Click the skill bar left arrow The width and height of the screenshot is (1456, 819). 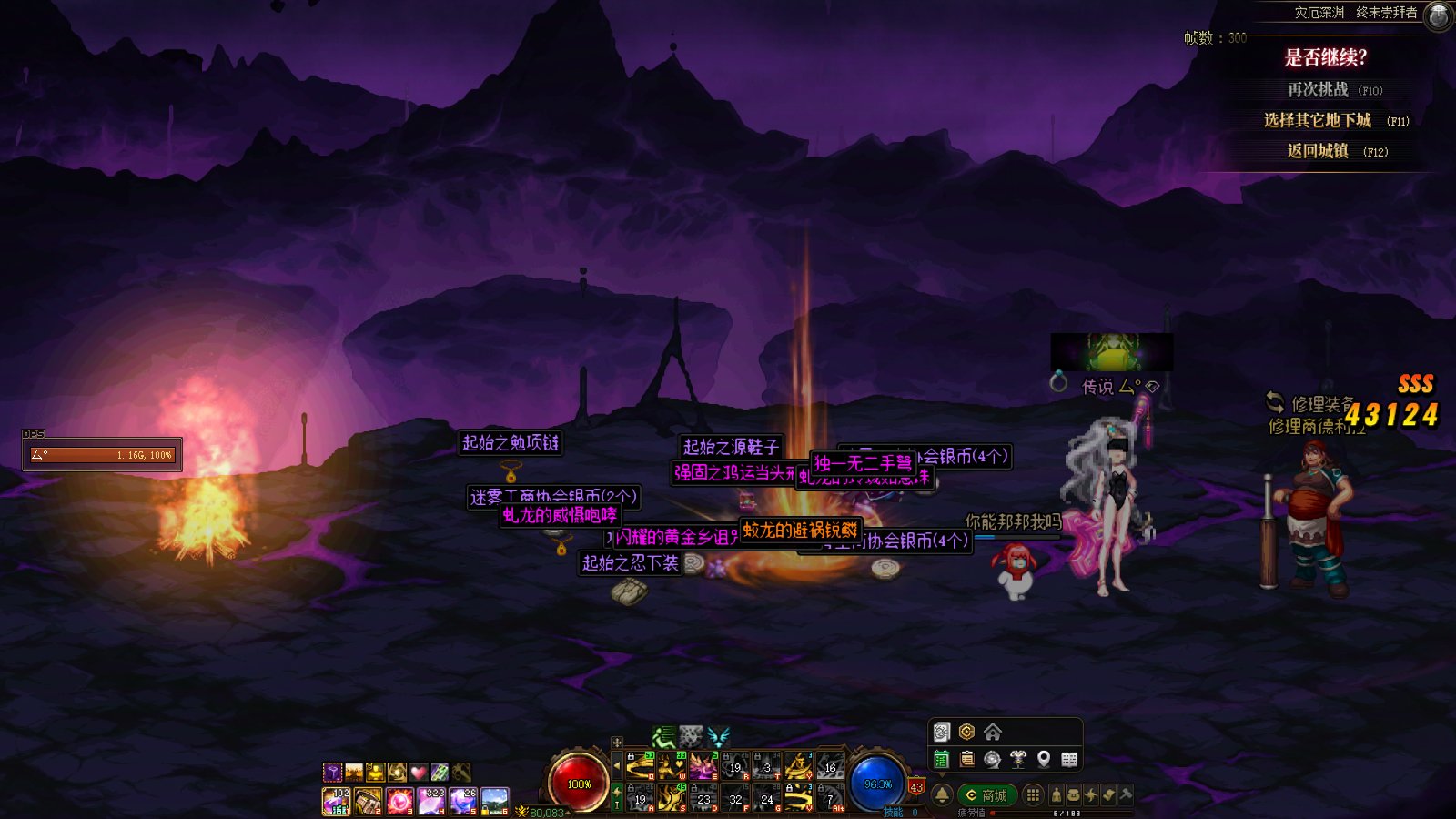click(617, 766)
